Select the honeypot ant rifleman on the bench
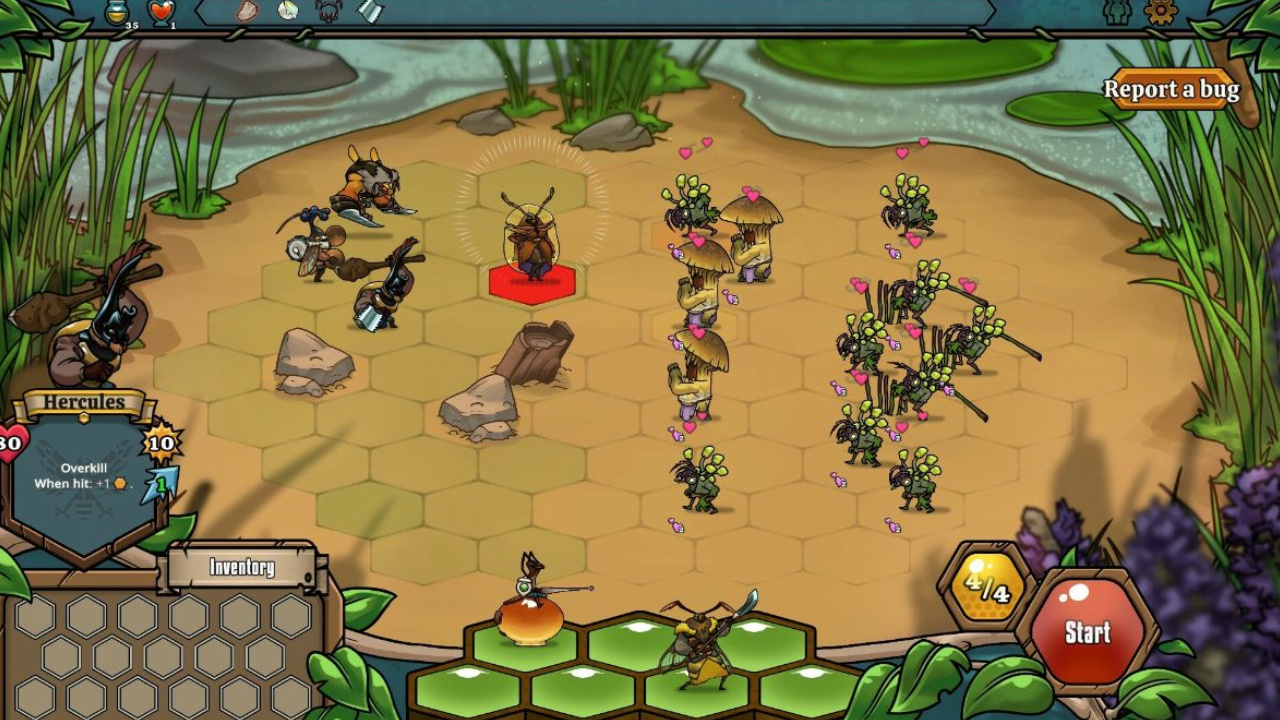Image resolution: width=1280 pixels, height=720 pixels. (530, 605)
